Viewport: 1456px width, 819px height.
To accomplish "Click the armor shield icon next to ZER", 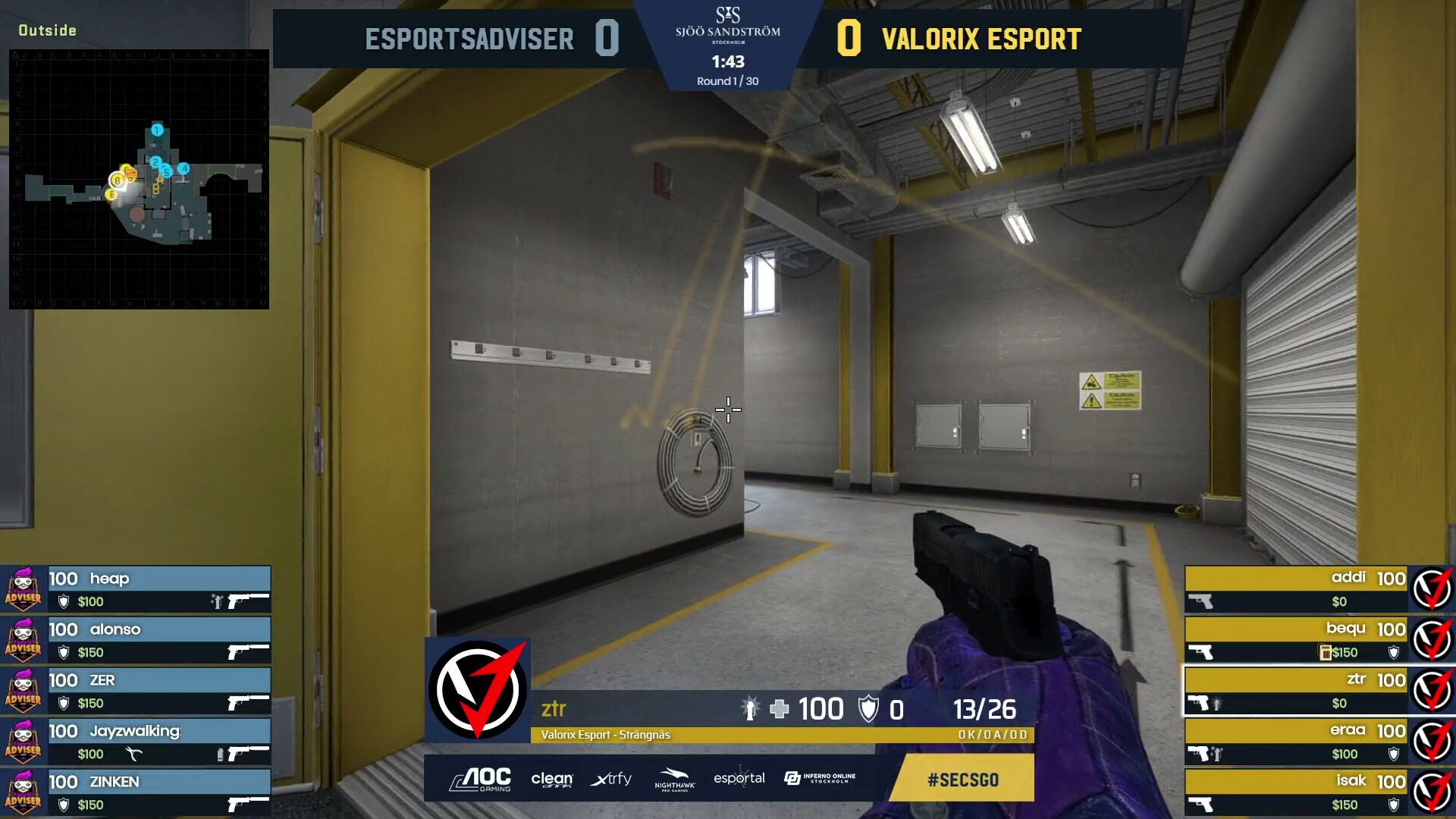I will point(63,702).
